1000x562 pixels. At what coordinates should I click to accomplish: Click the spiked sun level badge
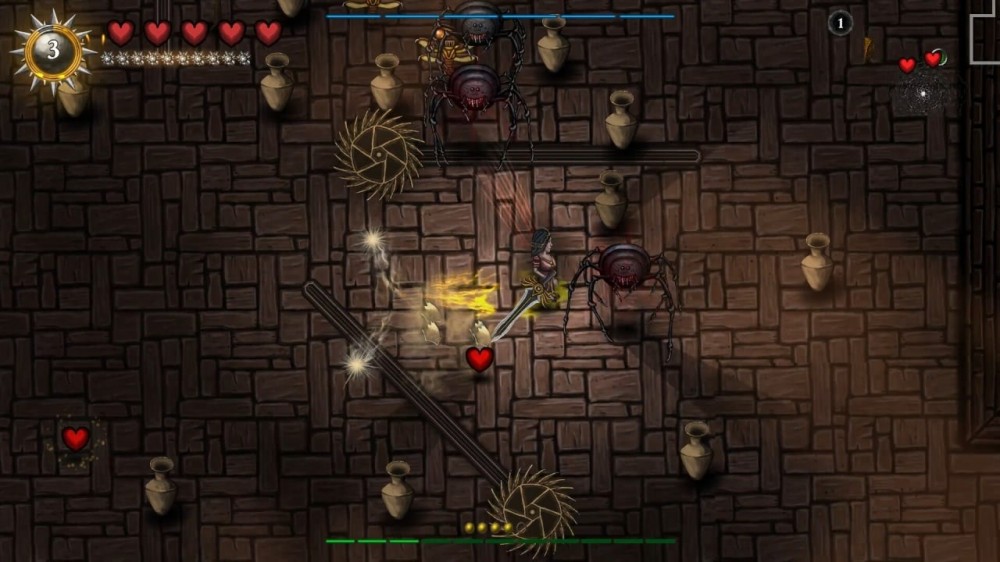pos(53,49)
